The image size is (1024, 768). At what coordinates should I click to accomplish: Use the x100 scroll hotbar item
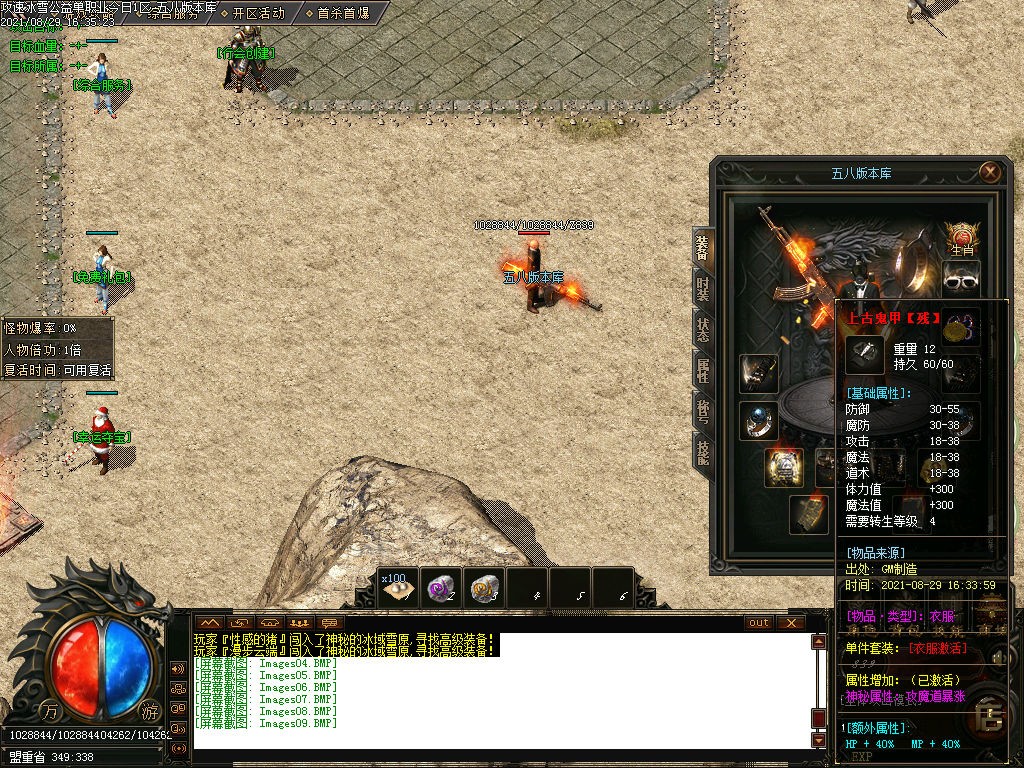(x=399, y=588)
